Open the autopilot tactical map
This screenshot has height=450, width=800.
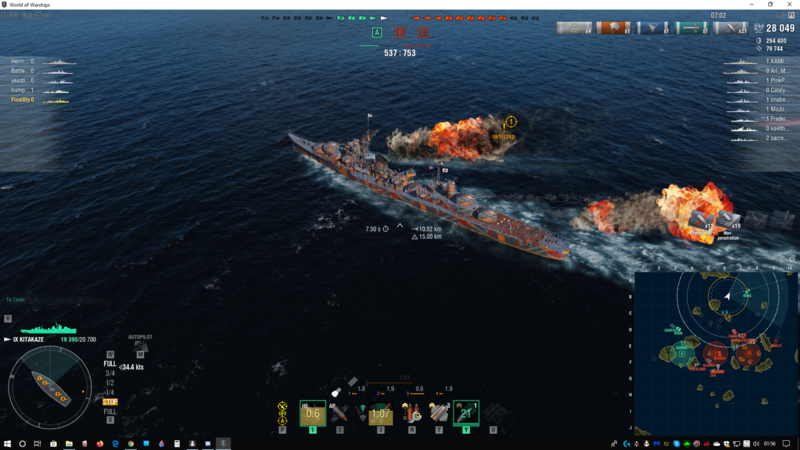point(139,349)
